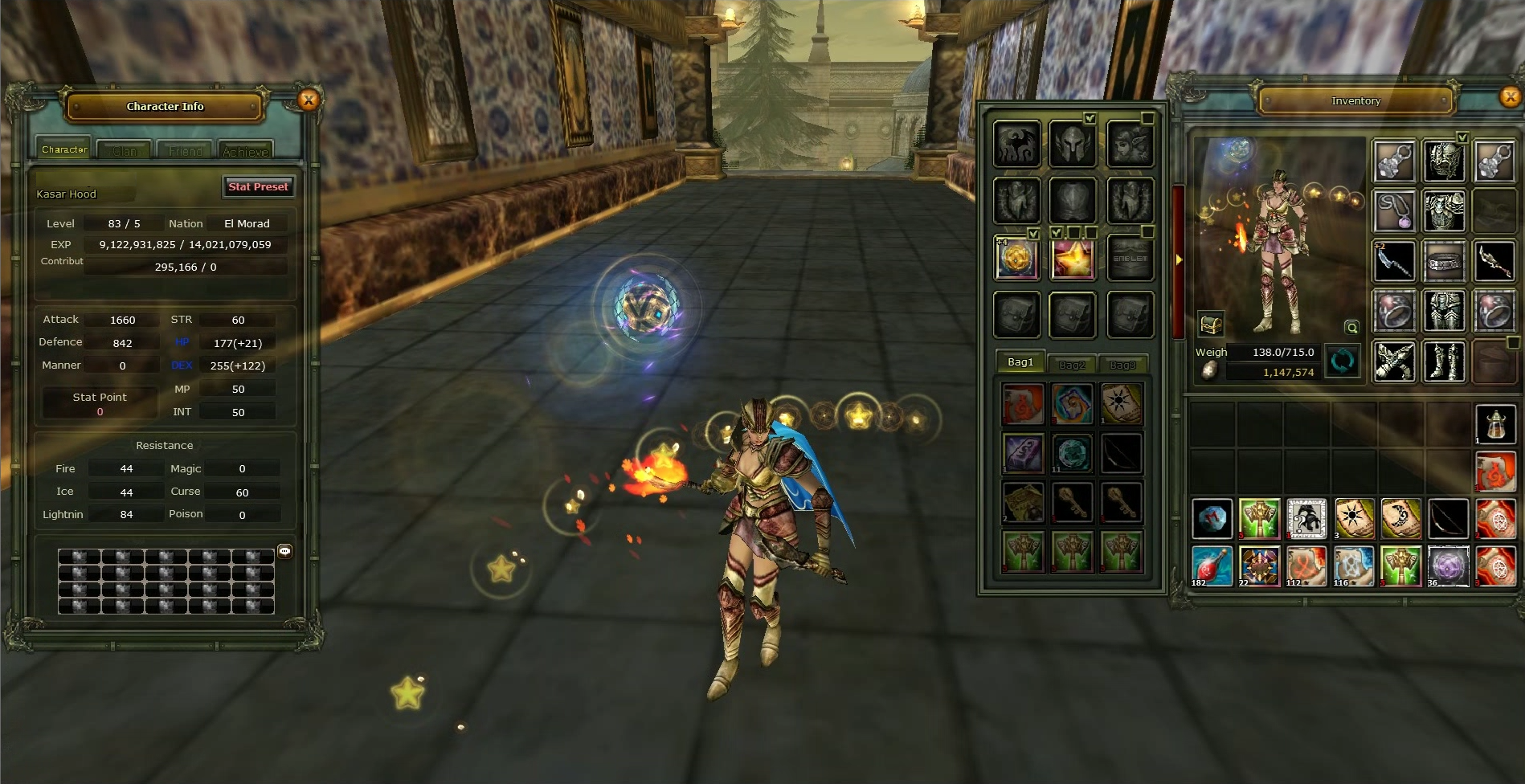
Task: Open the Achieve tab
Action: 245,151
